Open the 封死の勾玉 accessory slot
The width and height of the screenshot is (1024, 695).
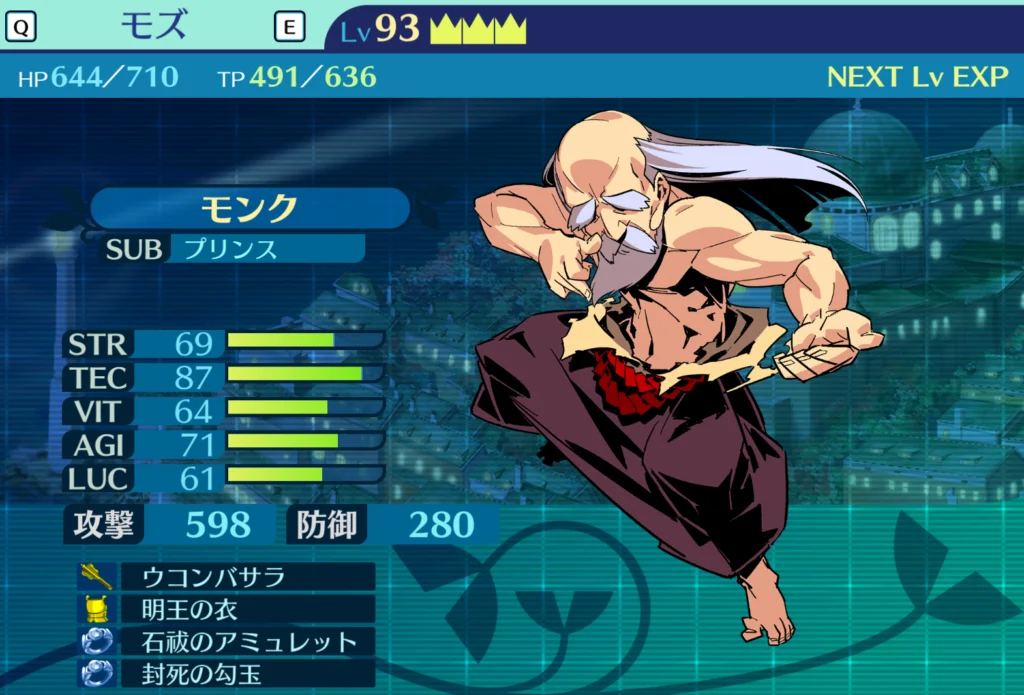[x=247, y=673]
